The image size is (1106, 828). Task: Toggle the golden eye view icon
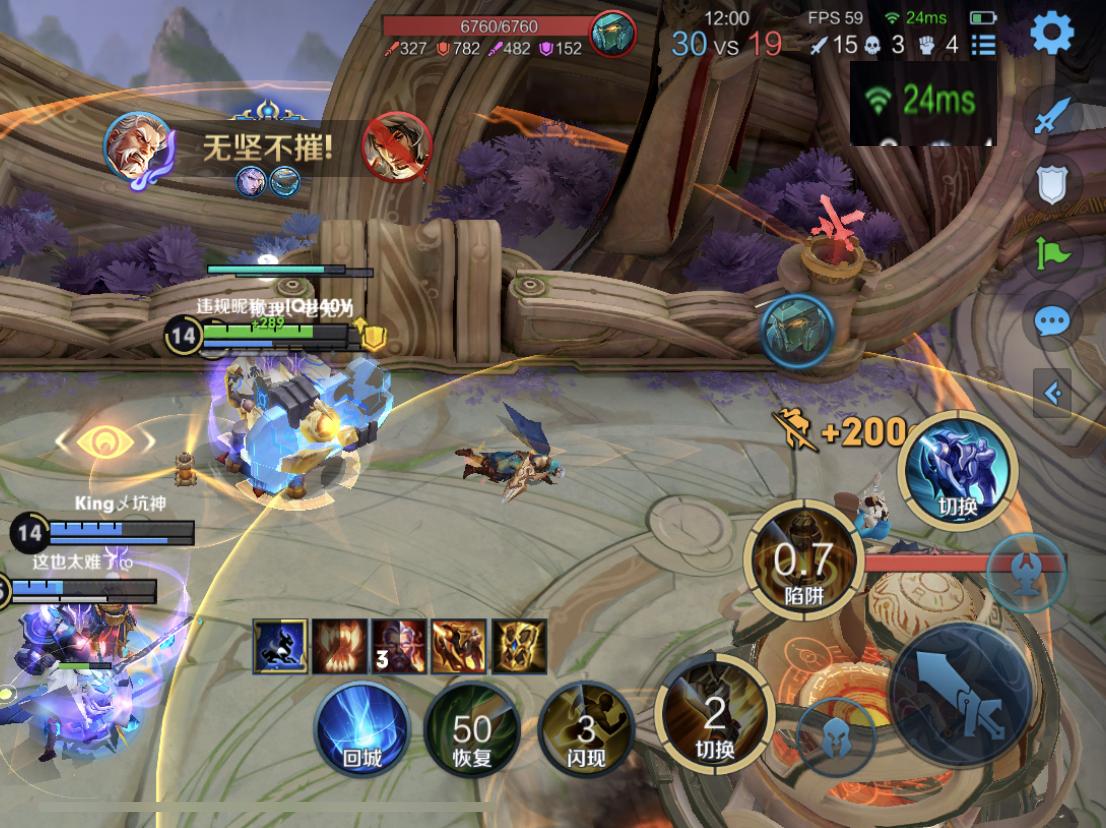pyautogui.click(x=105, y=440)
